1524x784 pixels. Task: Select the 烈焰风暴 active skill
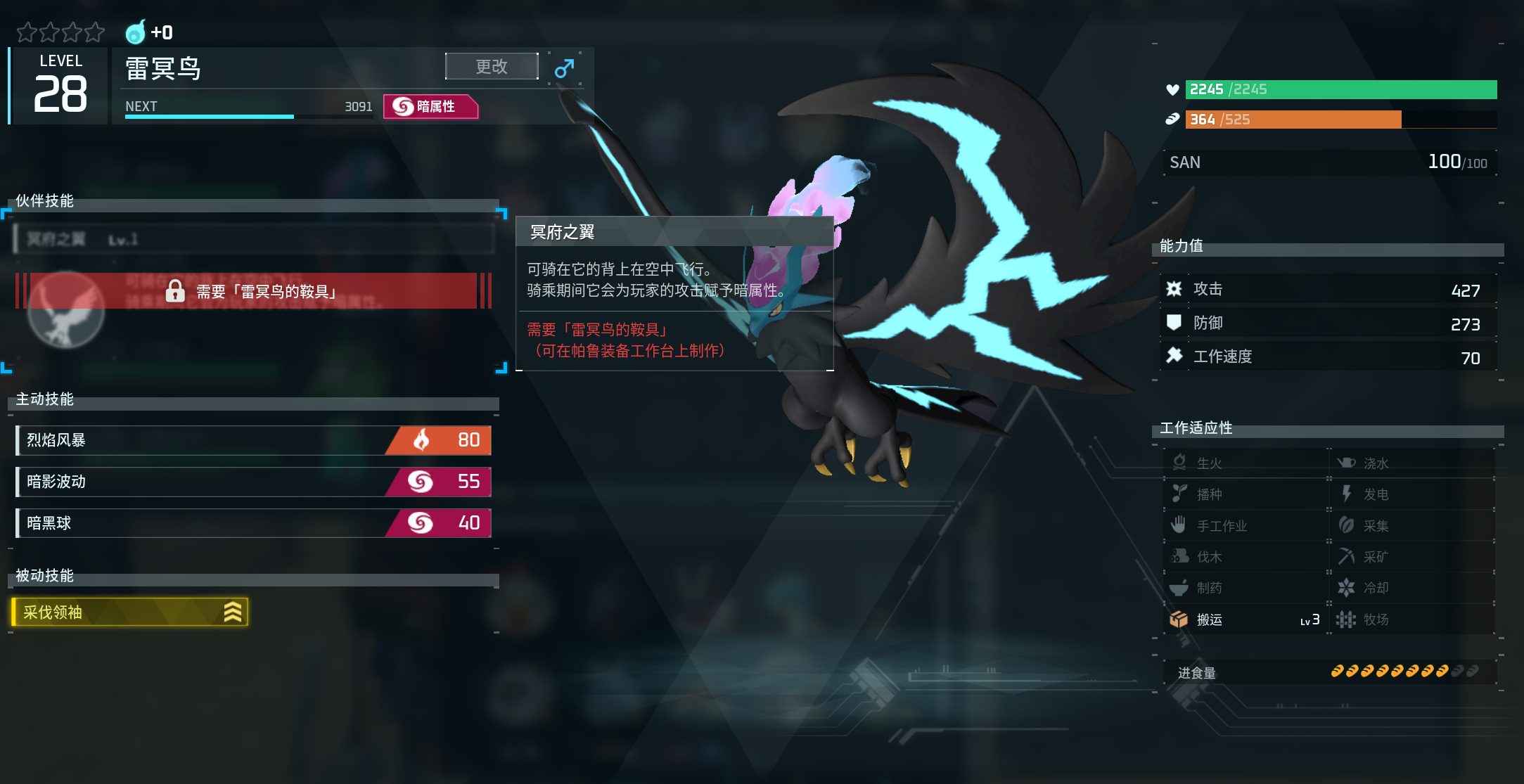253,440
